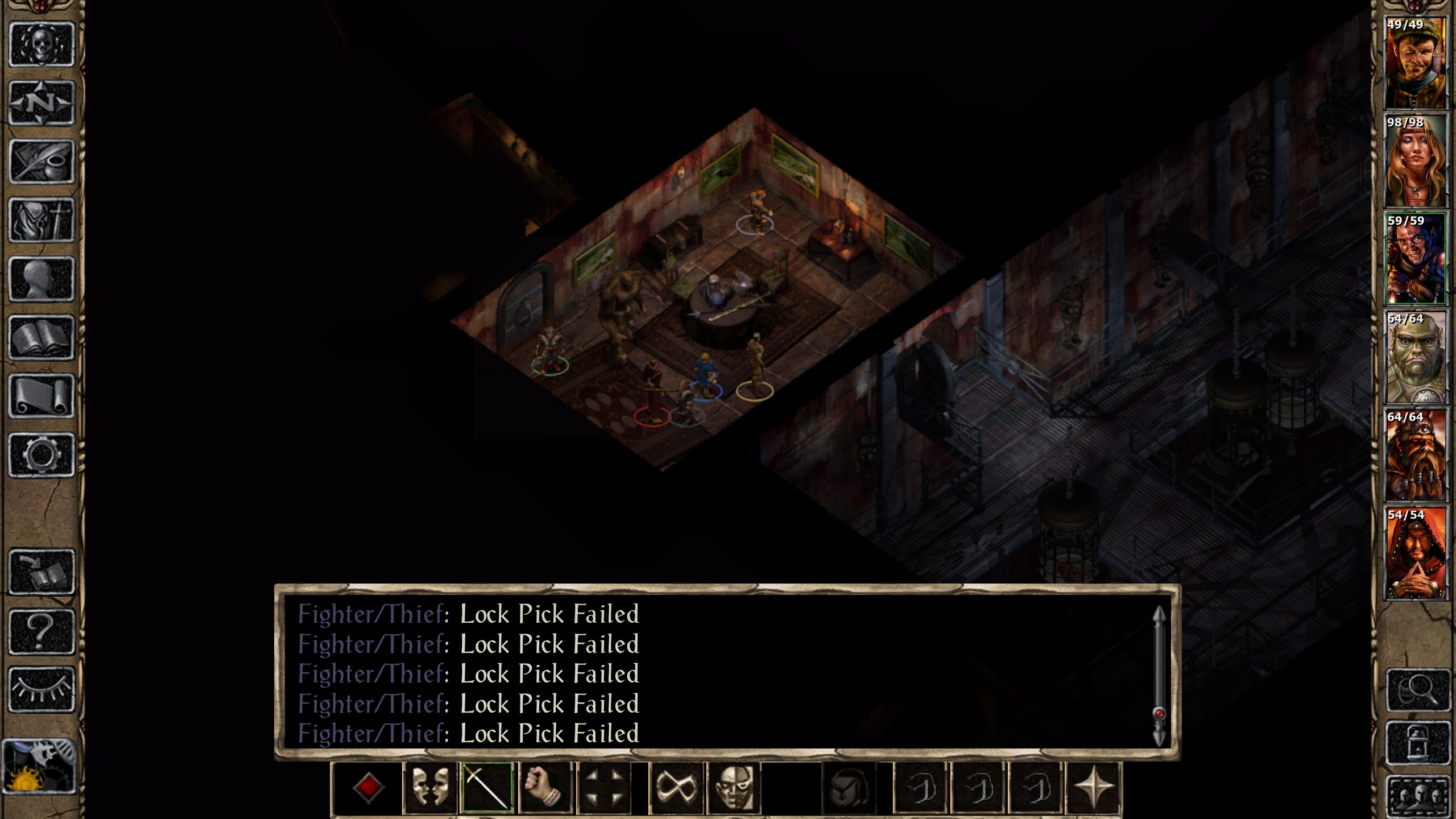Open the mage spellbook icon
This screenshot has width=1456, height=819.
tap(42, 338)
